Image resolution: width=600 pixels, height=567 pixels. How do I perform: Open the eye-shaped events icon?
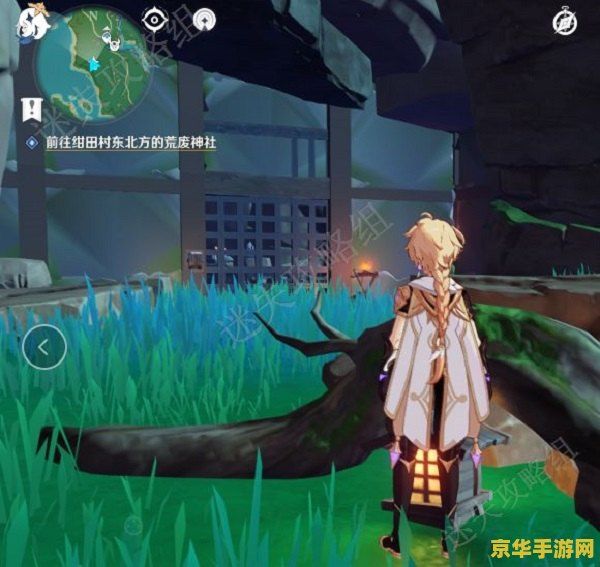(x=155, y=19)
